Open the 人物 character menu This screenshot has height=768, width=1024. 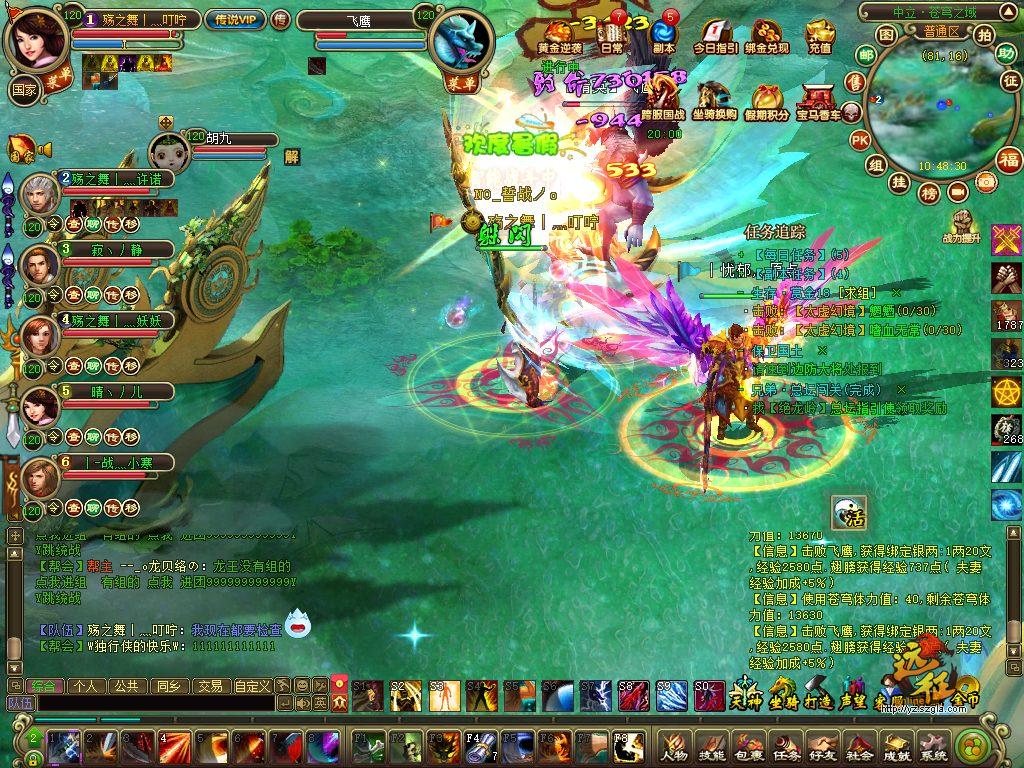[x=675, y=747]
